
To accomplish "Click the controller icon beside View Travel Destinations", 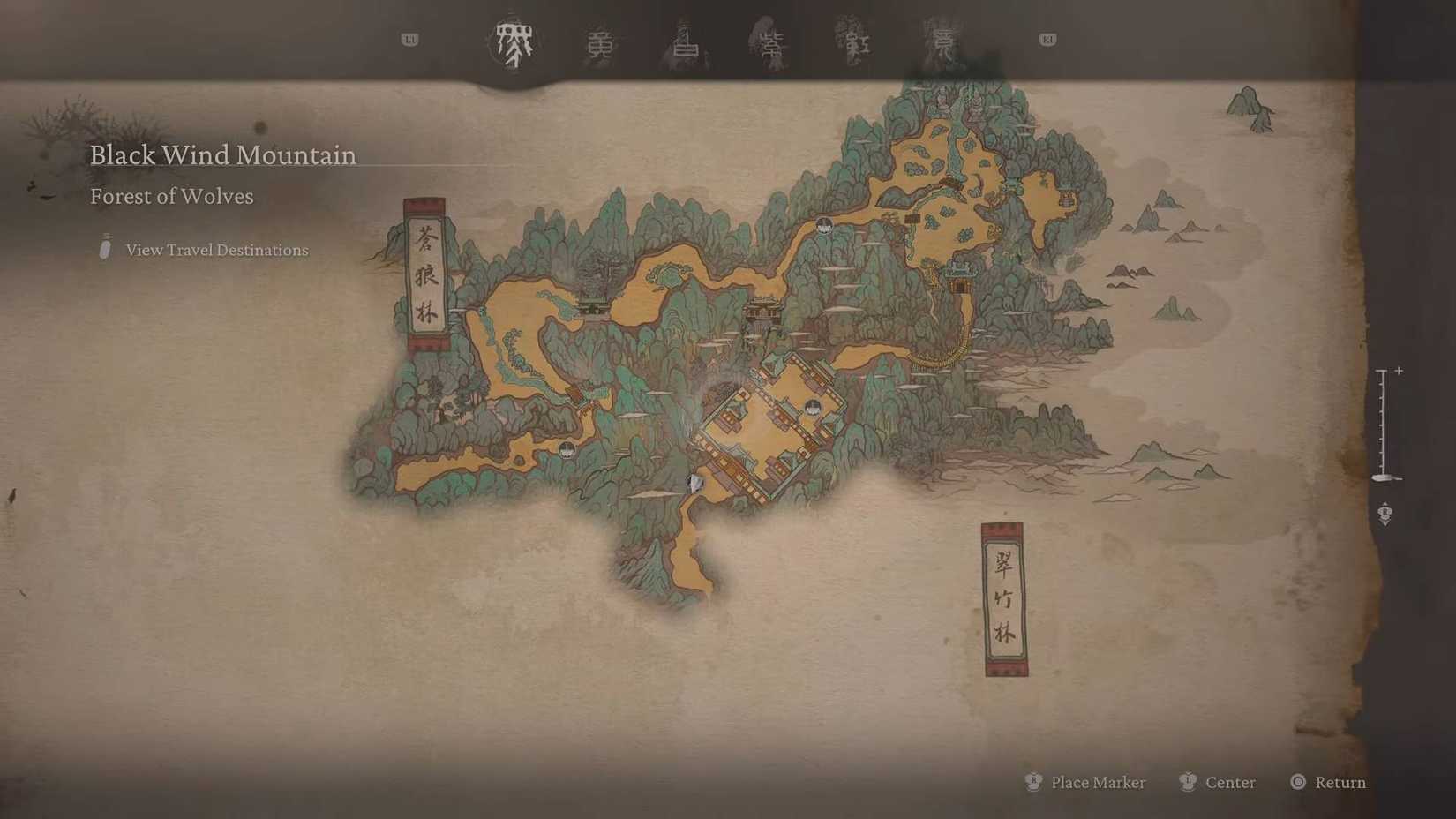I will click(x=104, y=250).
